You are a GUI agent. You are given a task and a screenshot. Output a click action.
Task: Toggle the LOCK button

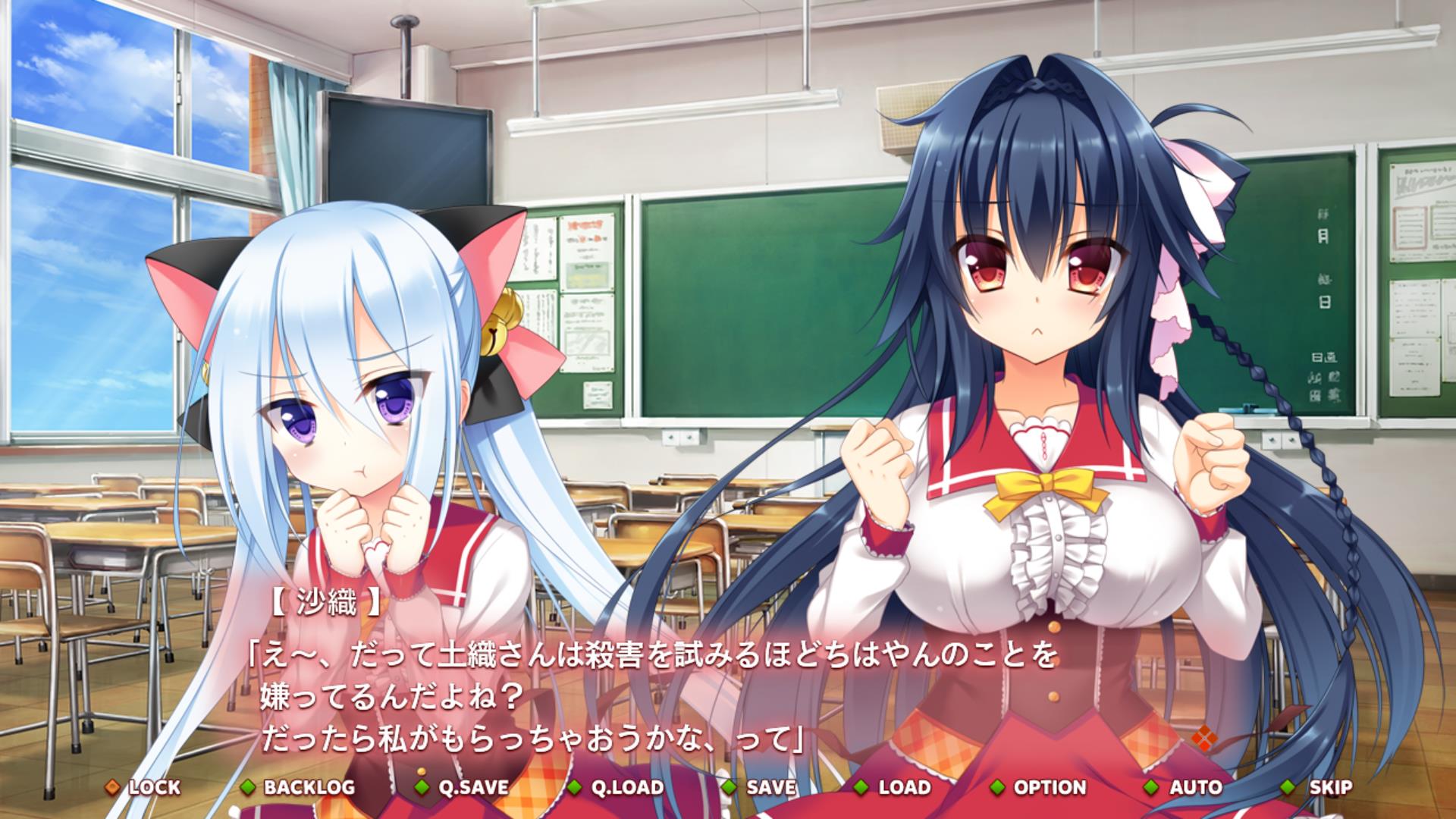coord(144,787)
